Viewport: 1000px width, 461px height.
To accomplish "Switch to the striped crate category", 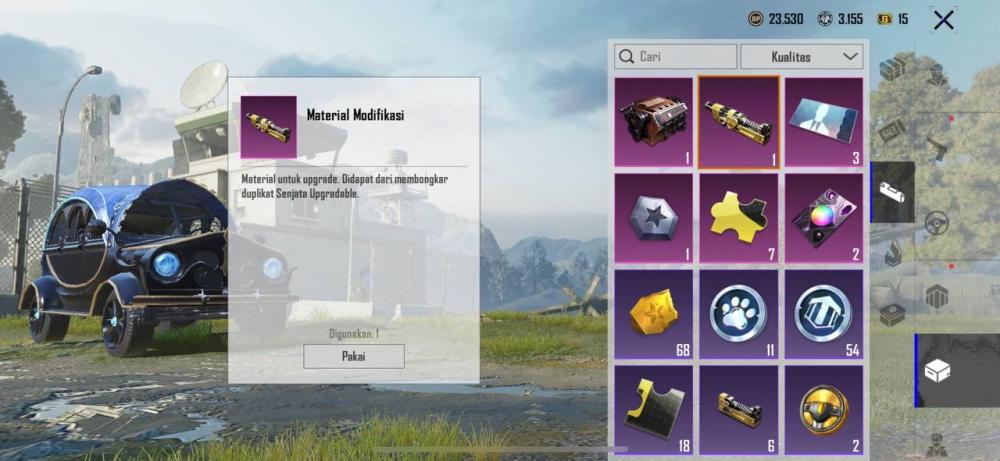I will pyautogui.click(x=936, y=296).
